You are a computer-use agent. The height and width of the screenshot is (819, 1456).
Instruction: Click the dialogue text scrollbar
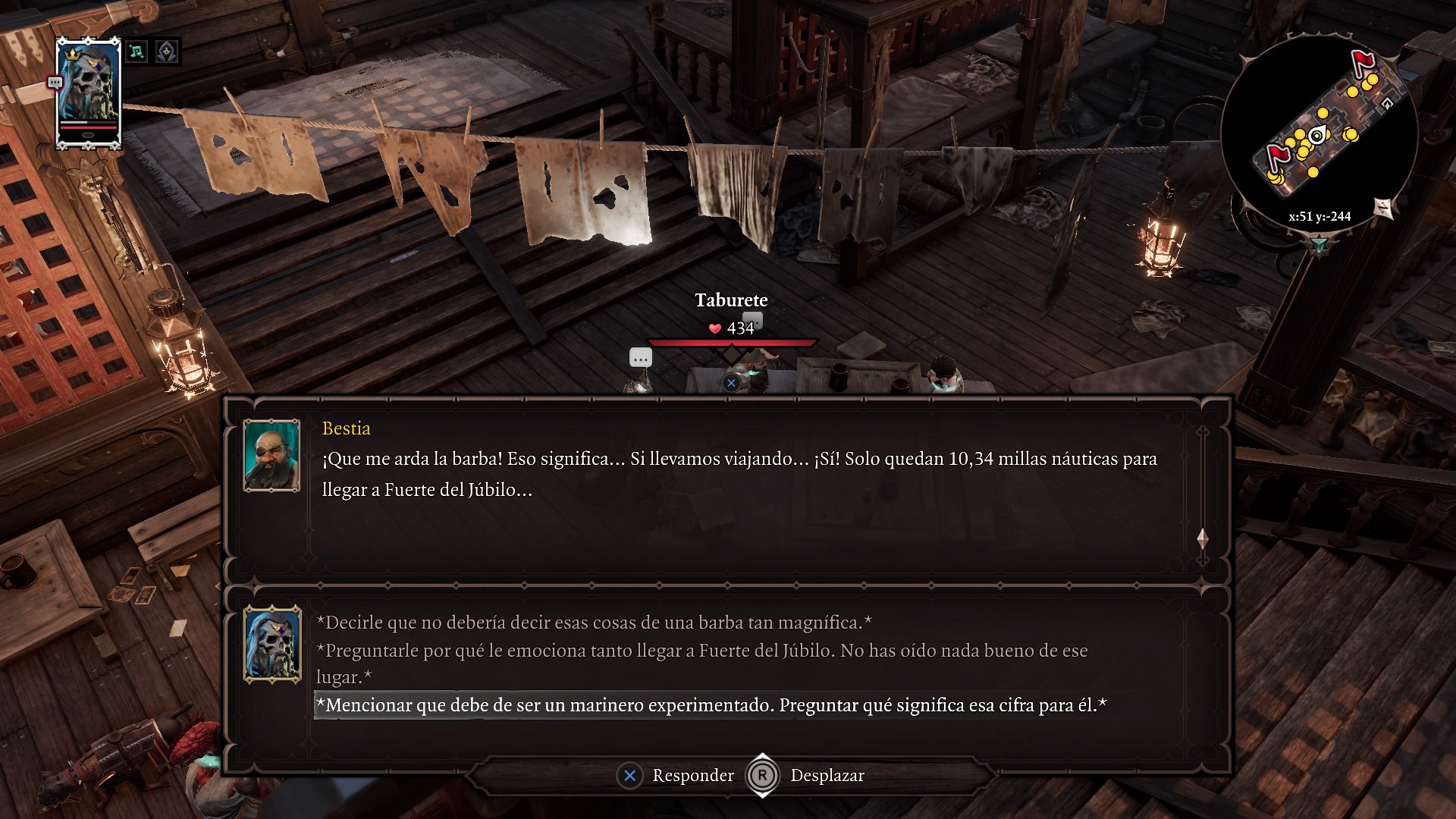[x=1202, y=497]
